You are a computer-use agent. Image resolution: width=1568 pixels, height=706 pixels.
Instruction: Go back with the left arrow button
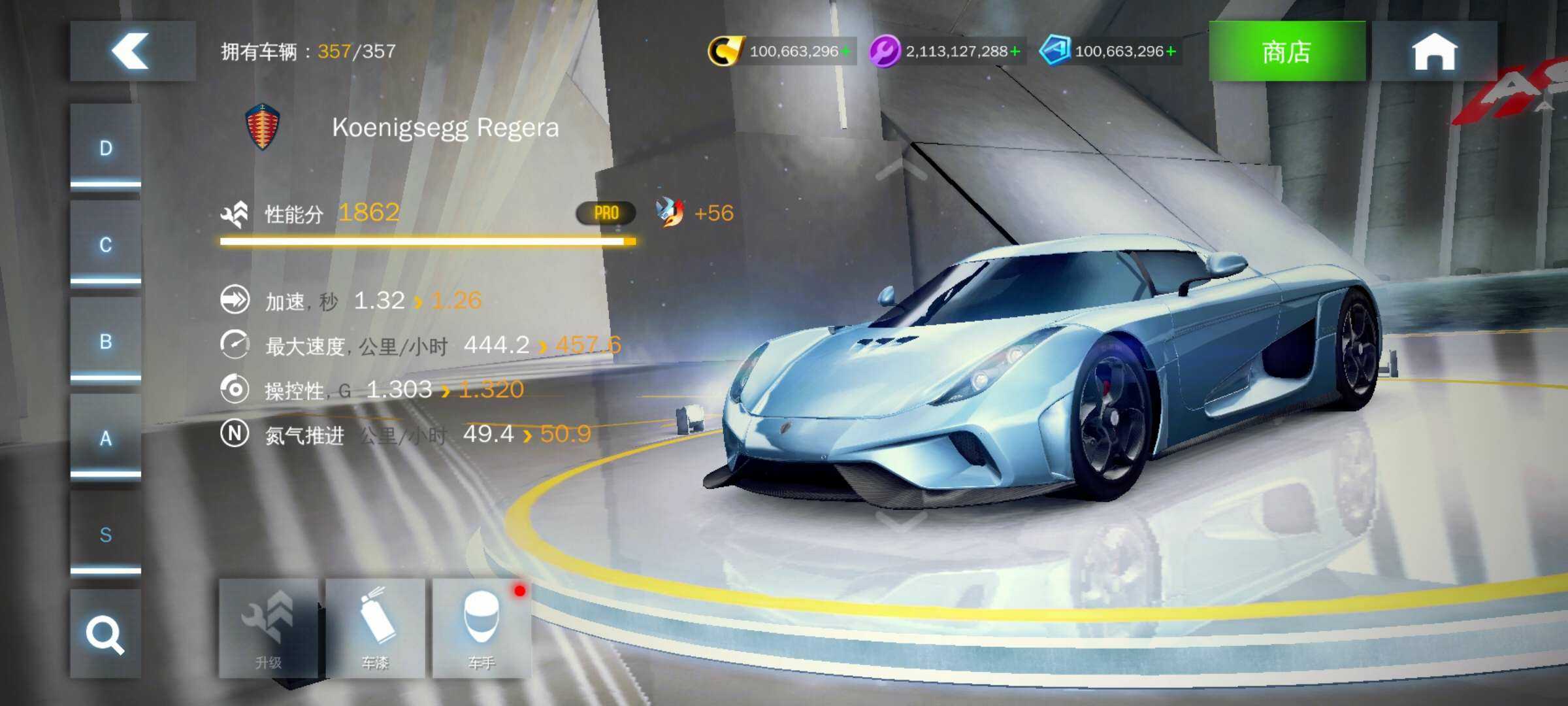tap(133, 51)
